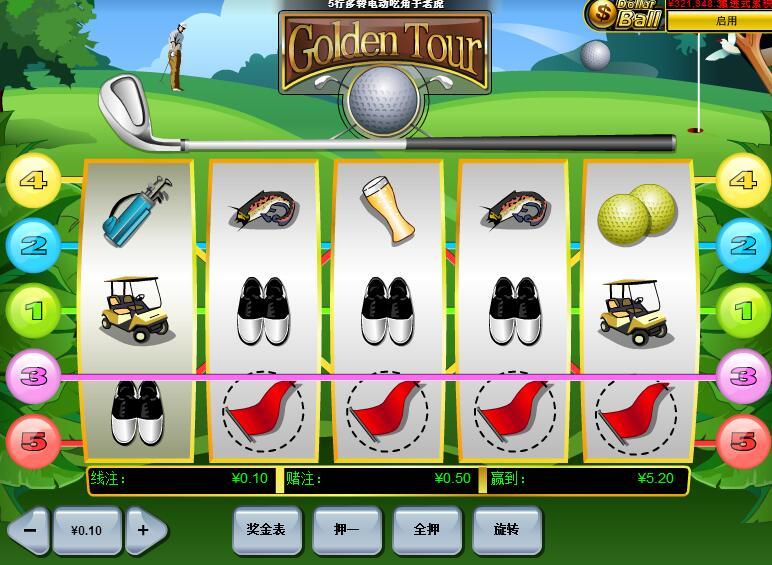The image size is (772, 565).
Task: Click the Dollar Ball logo
Action: (x=625, y=14)
